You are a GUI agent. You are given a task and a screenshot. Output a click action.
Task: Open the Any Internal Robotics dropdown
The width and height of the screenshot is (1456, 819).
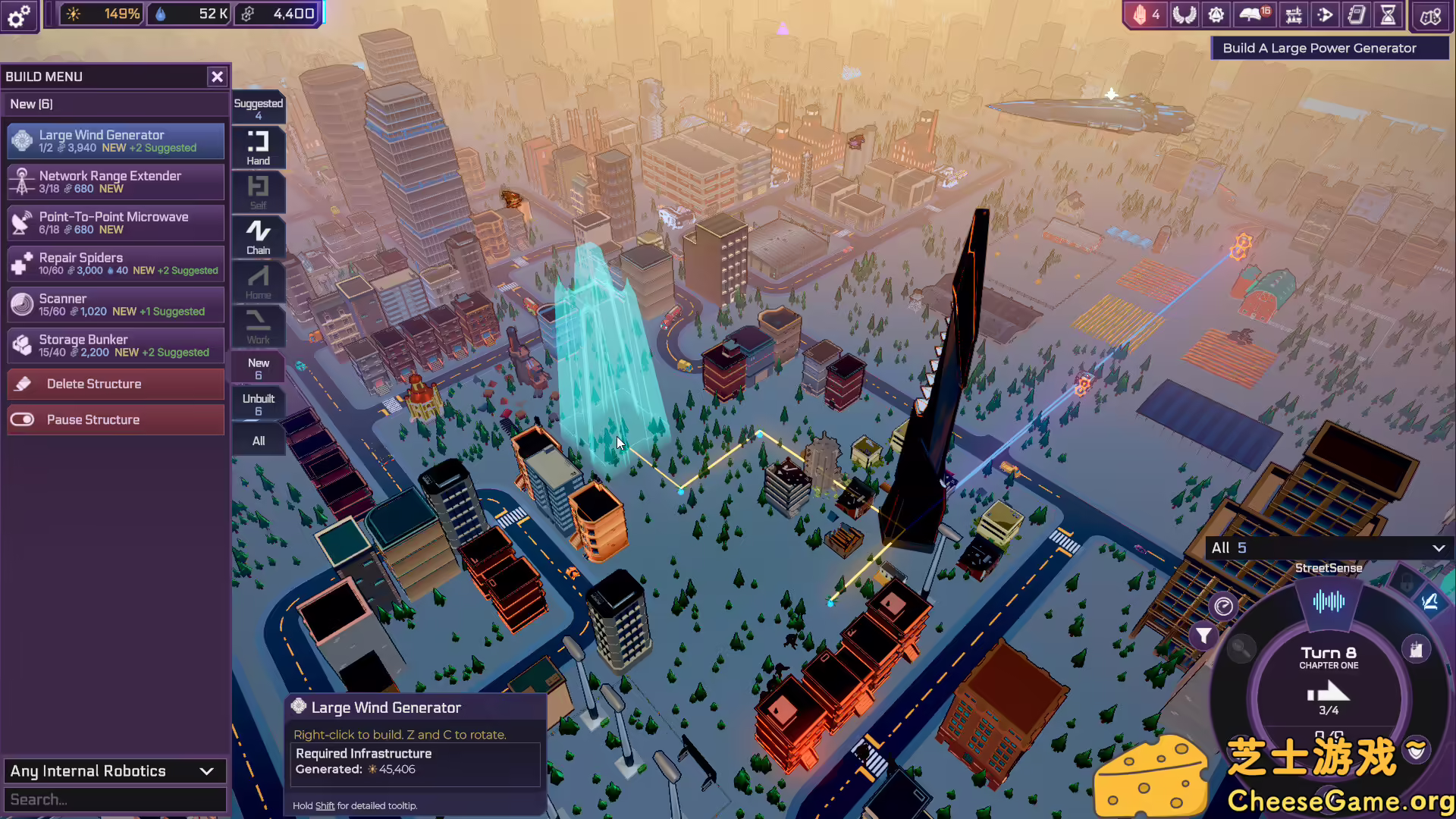tap(114, 771)
